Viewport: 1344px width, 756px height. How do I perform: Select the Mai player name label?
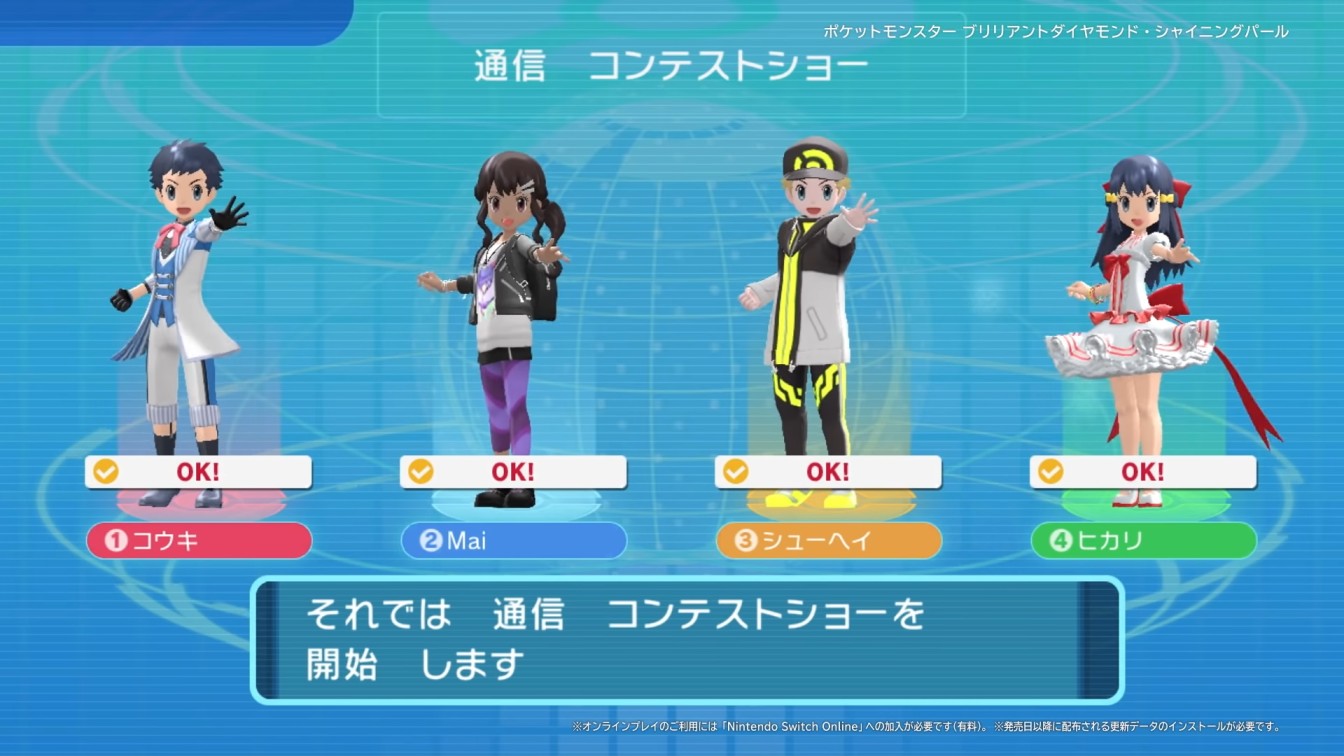pyautogui.click(x=513, y=541)
